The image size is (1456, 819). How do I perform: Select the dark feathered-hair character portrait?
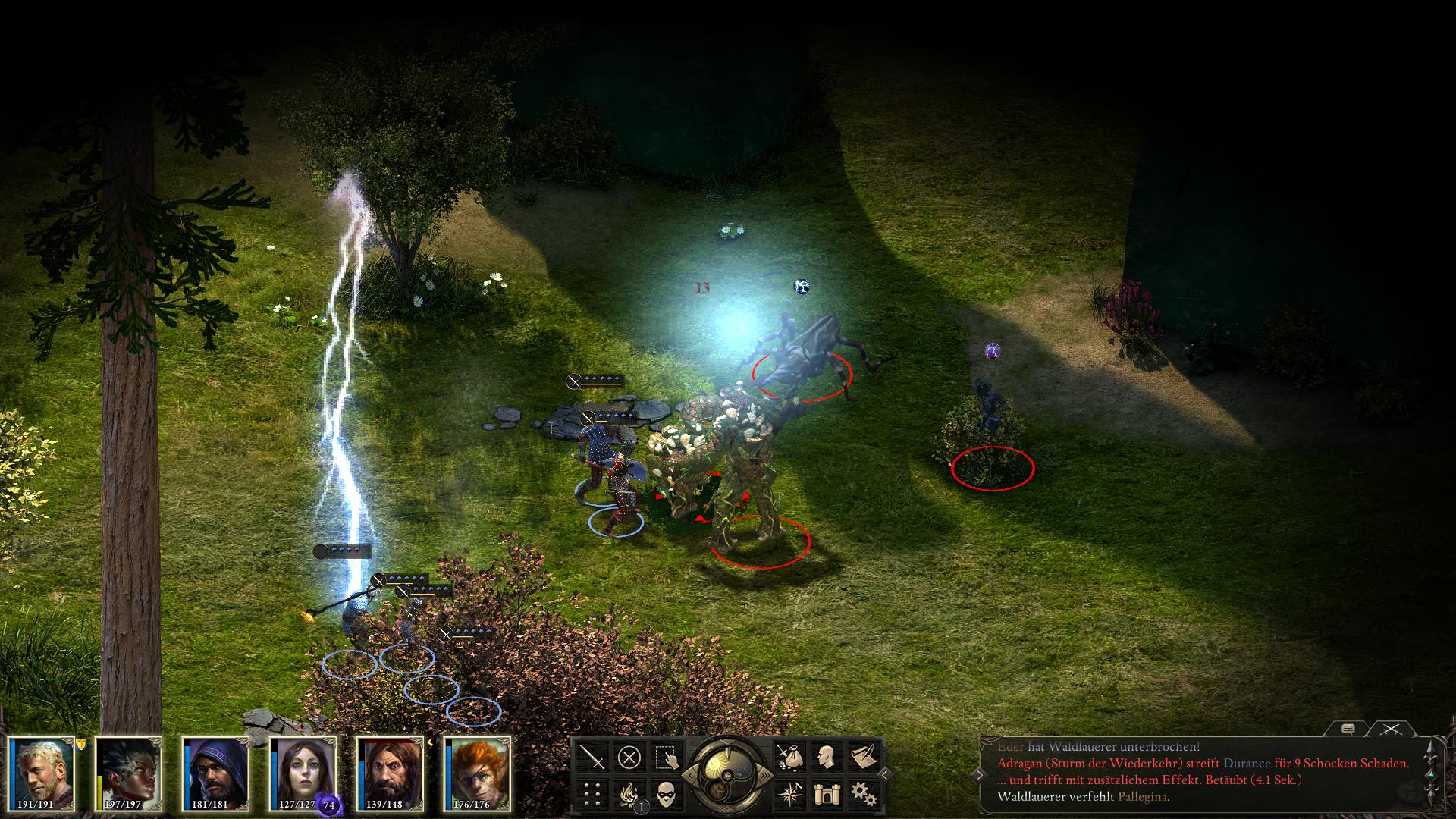[x=130, y=773]
